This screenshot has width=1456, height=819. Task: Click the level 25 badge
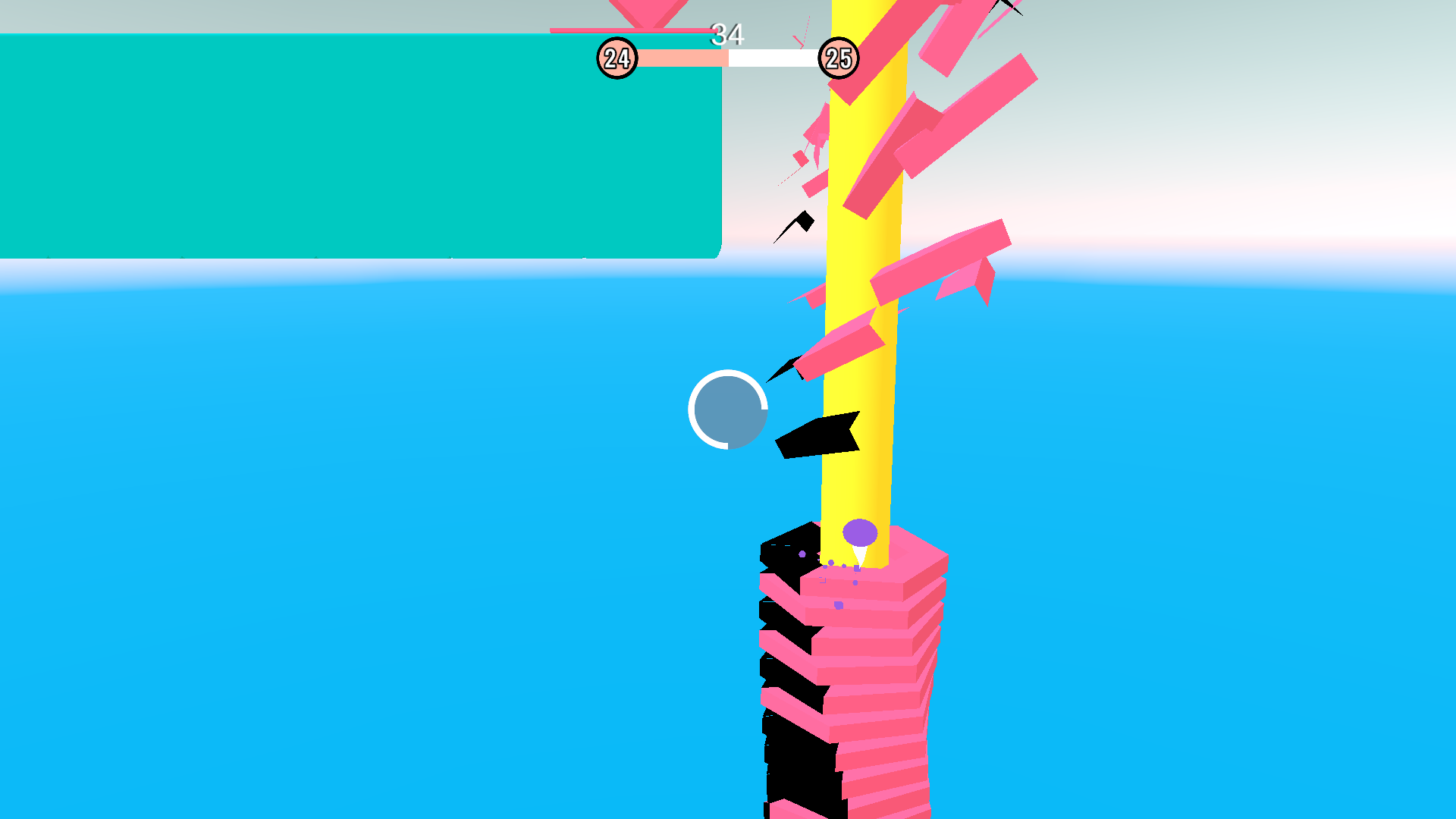click(x=838, y=58)
